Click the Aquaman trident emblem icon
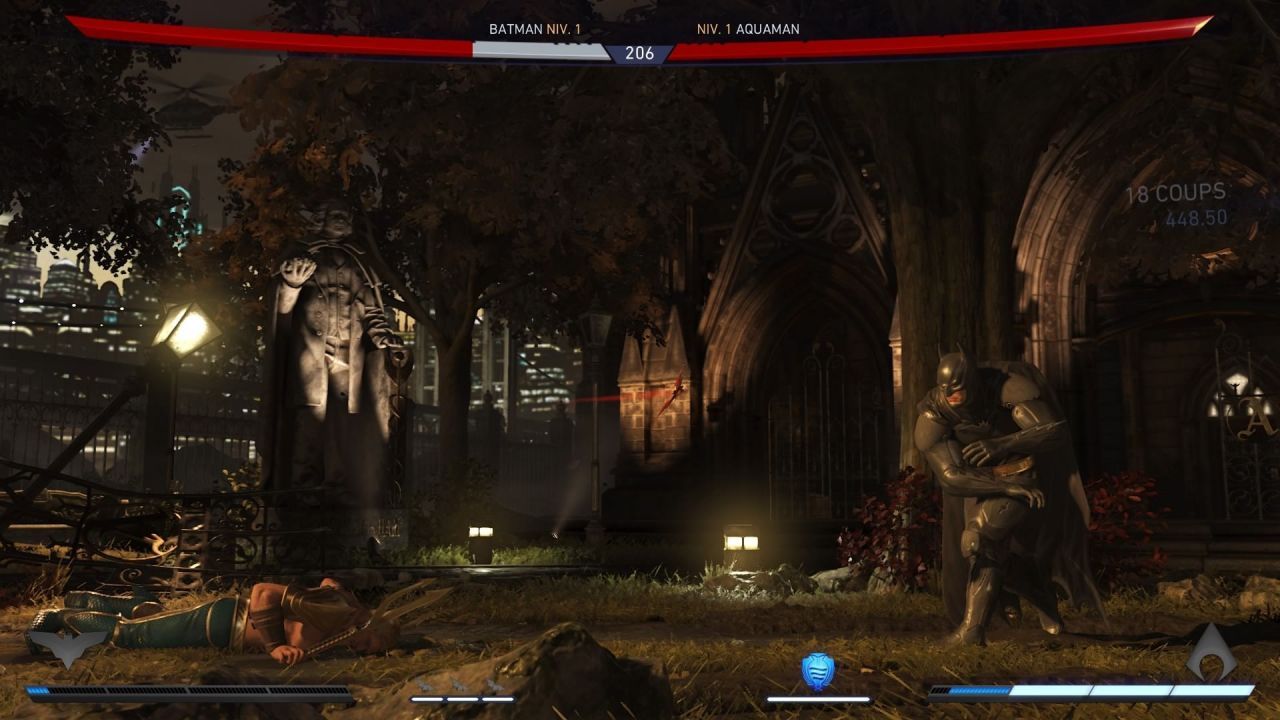Viewport: 1280px width, 720px height. (1212, 651)
